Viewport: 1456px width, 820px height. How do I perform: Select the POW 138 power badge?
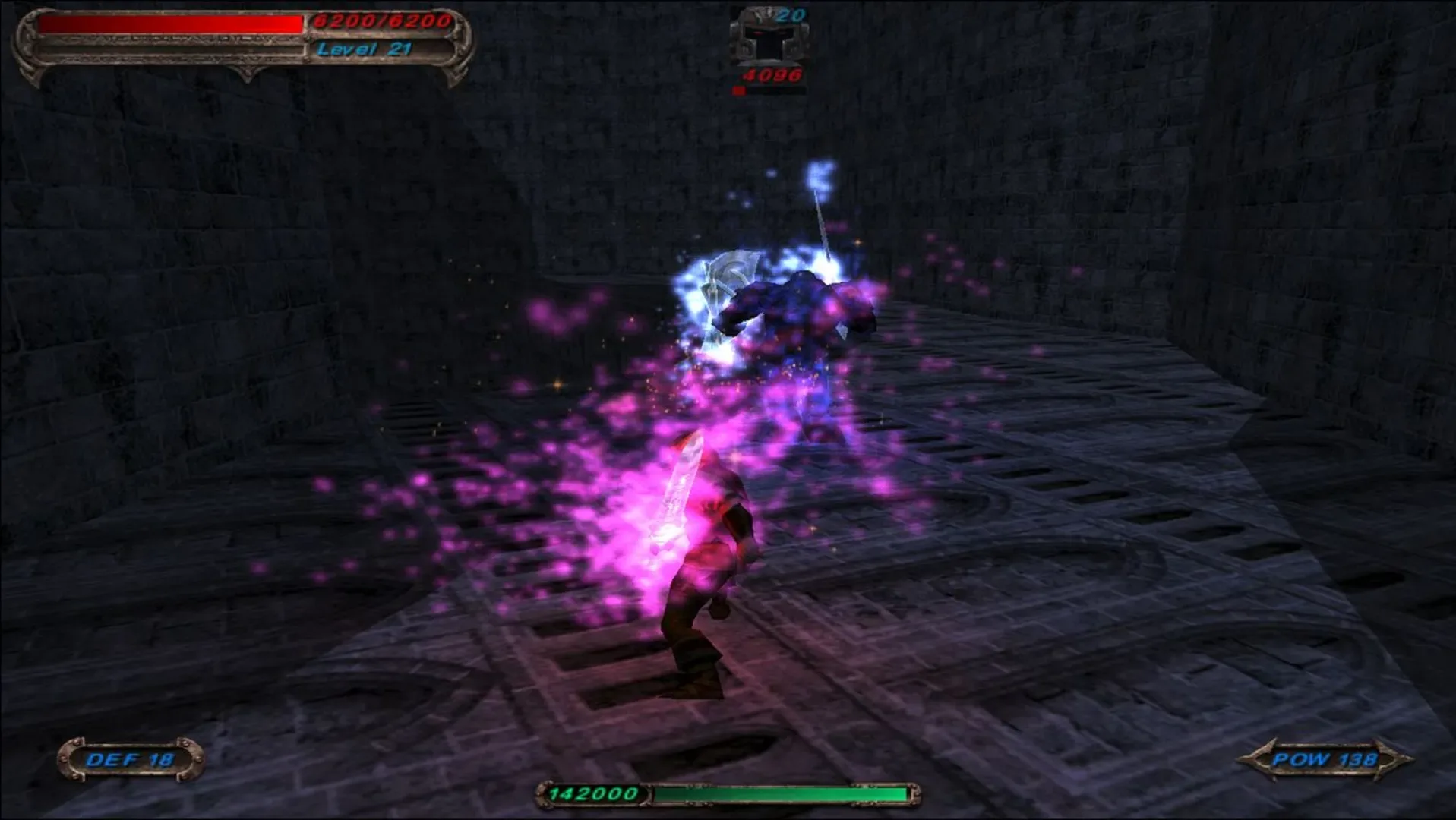1325,759
